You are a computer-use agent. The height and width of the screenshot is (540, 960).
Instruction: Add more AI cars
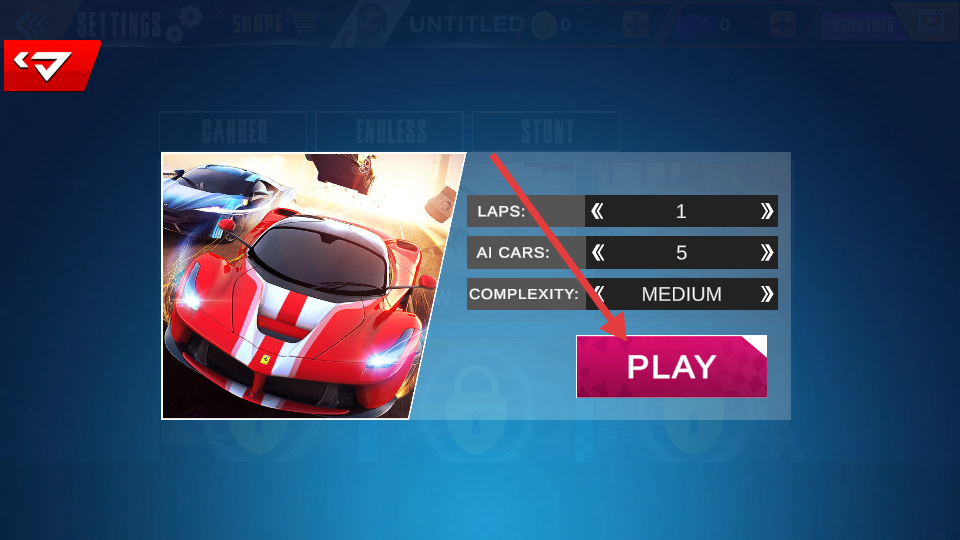click(x=766, y=252)
